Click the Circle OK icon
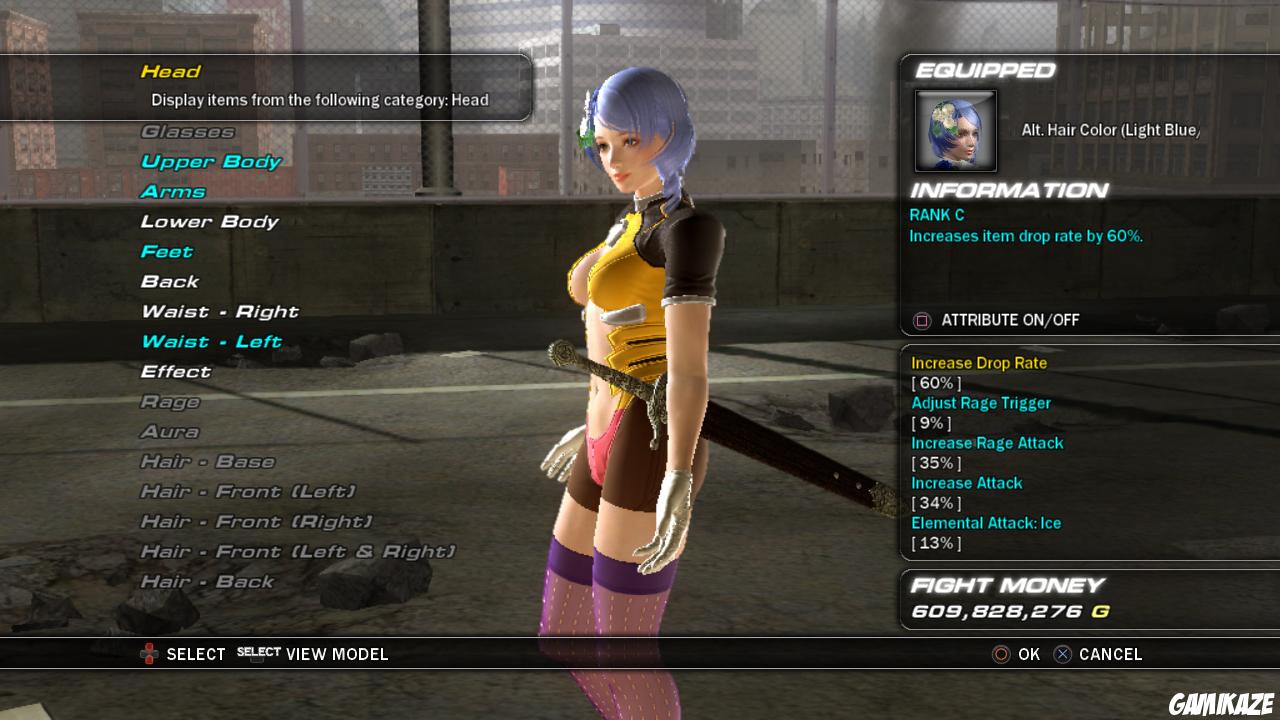This screenshot has width=1280, height=720. (x=1001, y=654)
